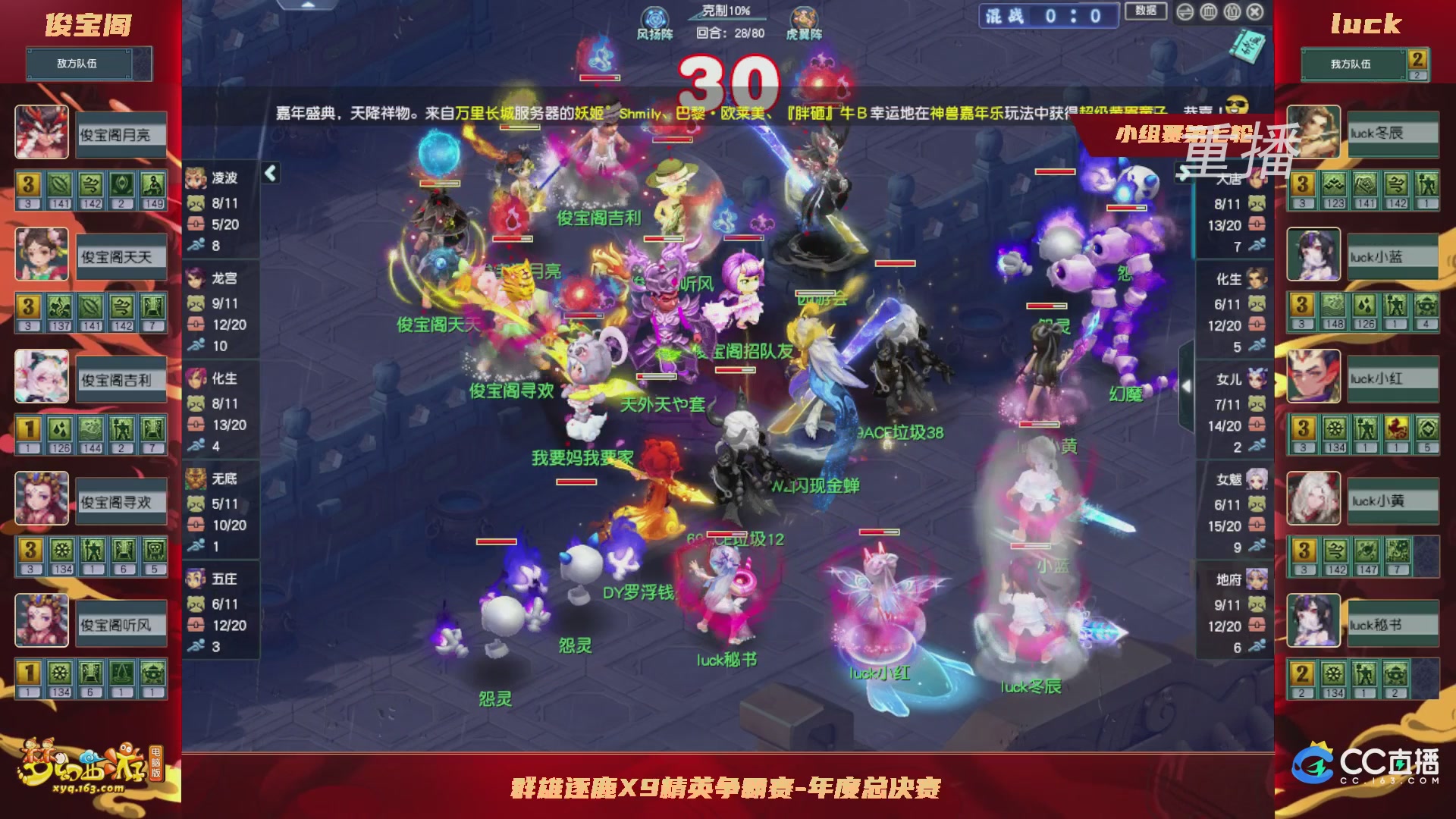Image resolution: width=1456 pixels, height=819 pixels.
Task: Open the grid circular icon near the battle timer
Action: 1209,12
